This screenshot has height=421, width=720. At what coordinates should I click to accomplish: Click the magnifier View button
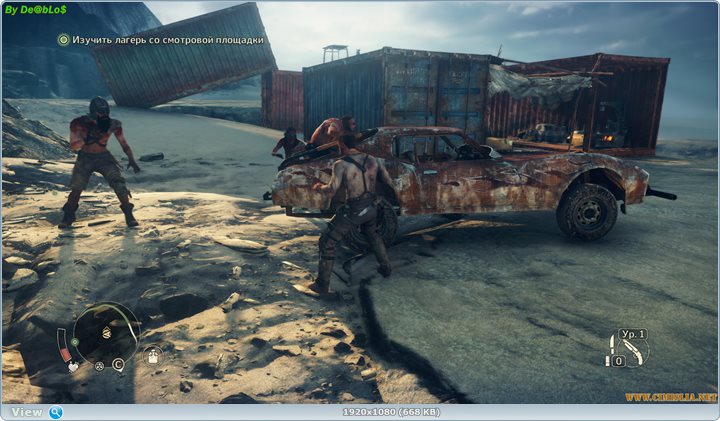pos(56,412)
